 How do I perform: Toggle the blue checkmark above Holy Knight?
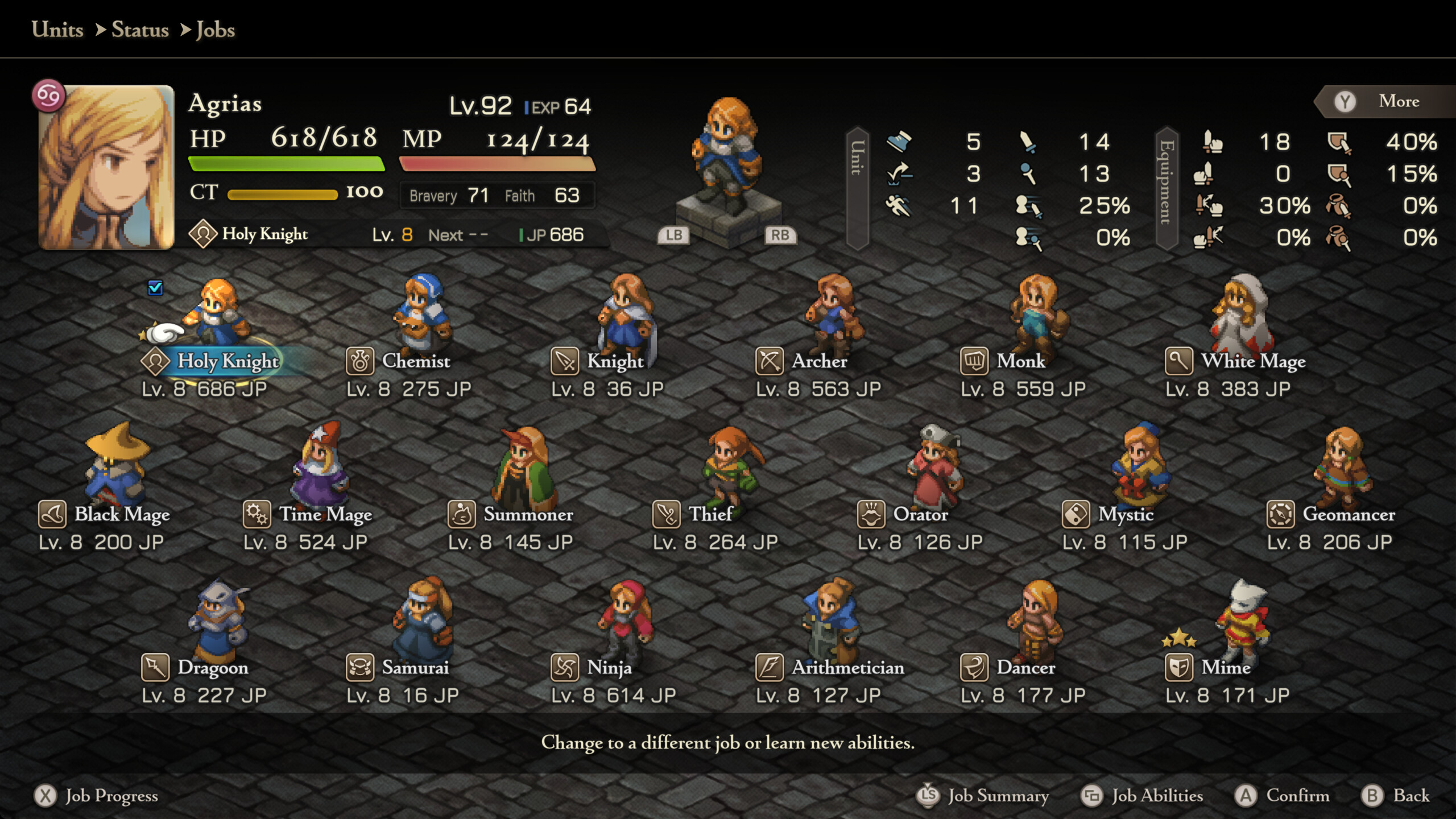(x=154, y=288)
